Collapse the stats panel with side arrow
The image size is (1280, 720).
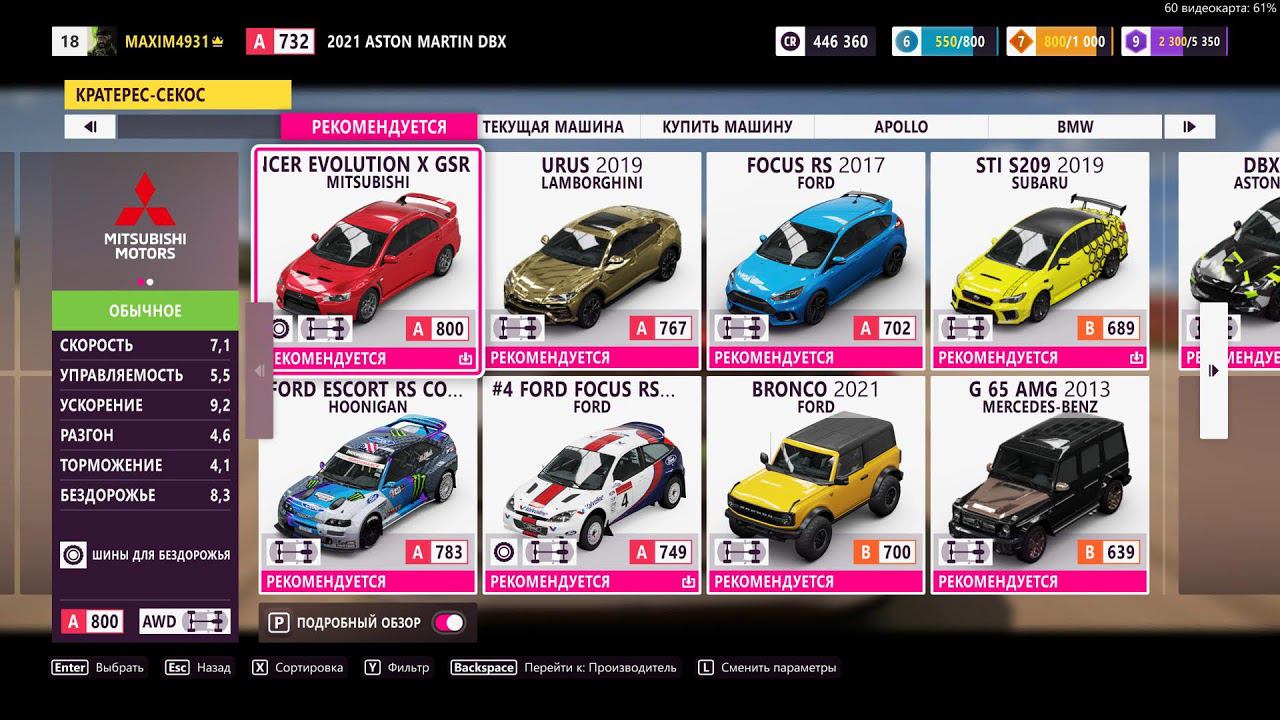(x=259, y=371)
